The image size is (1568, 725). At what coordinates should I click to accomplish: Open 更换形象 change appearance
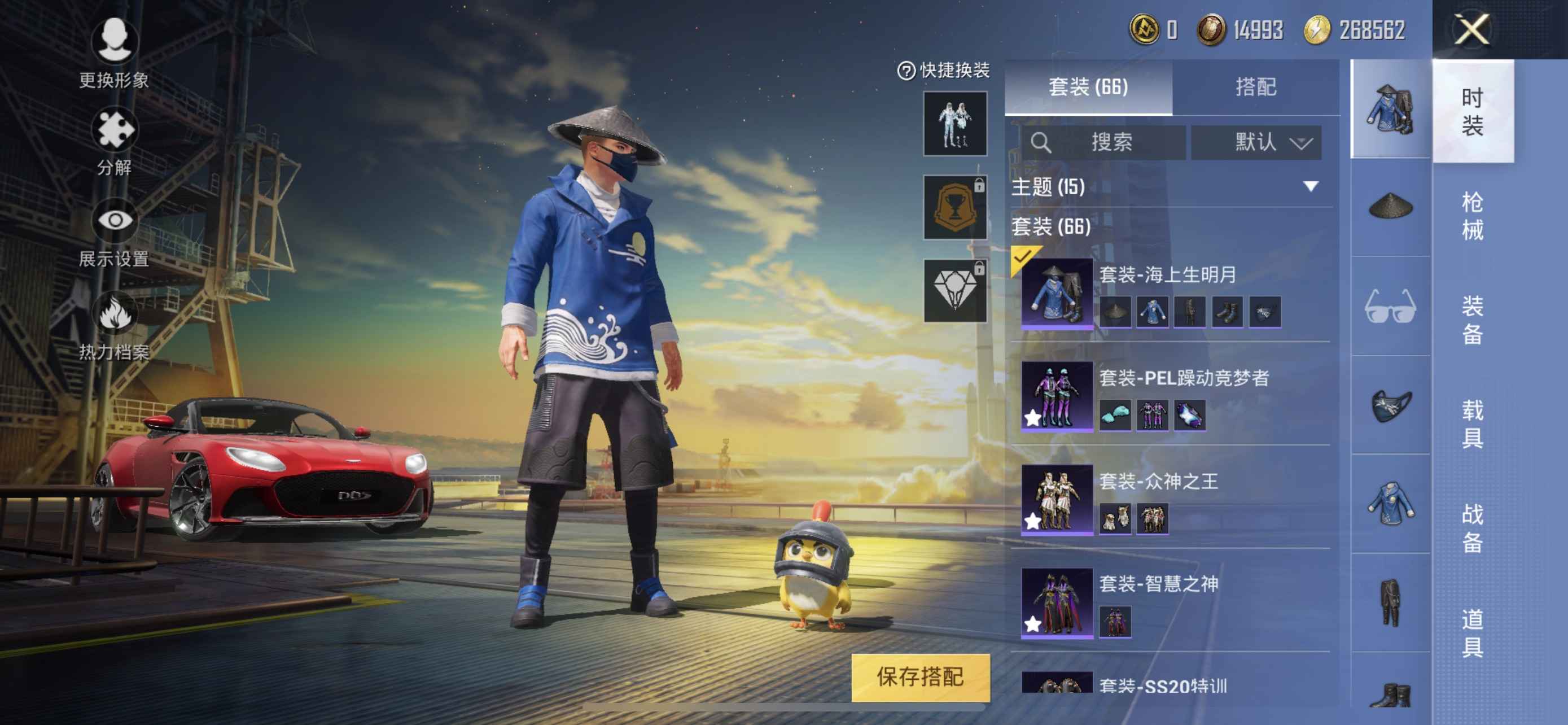114,53
